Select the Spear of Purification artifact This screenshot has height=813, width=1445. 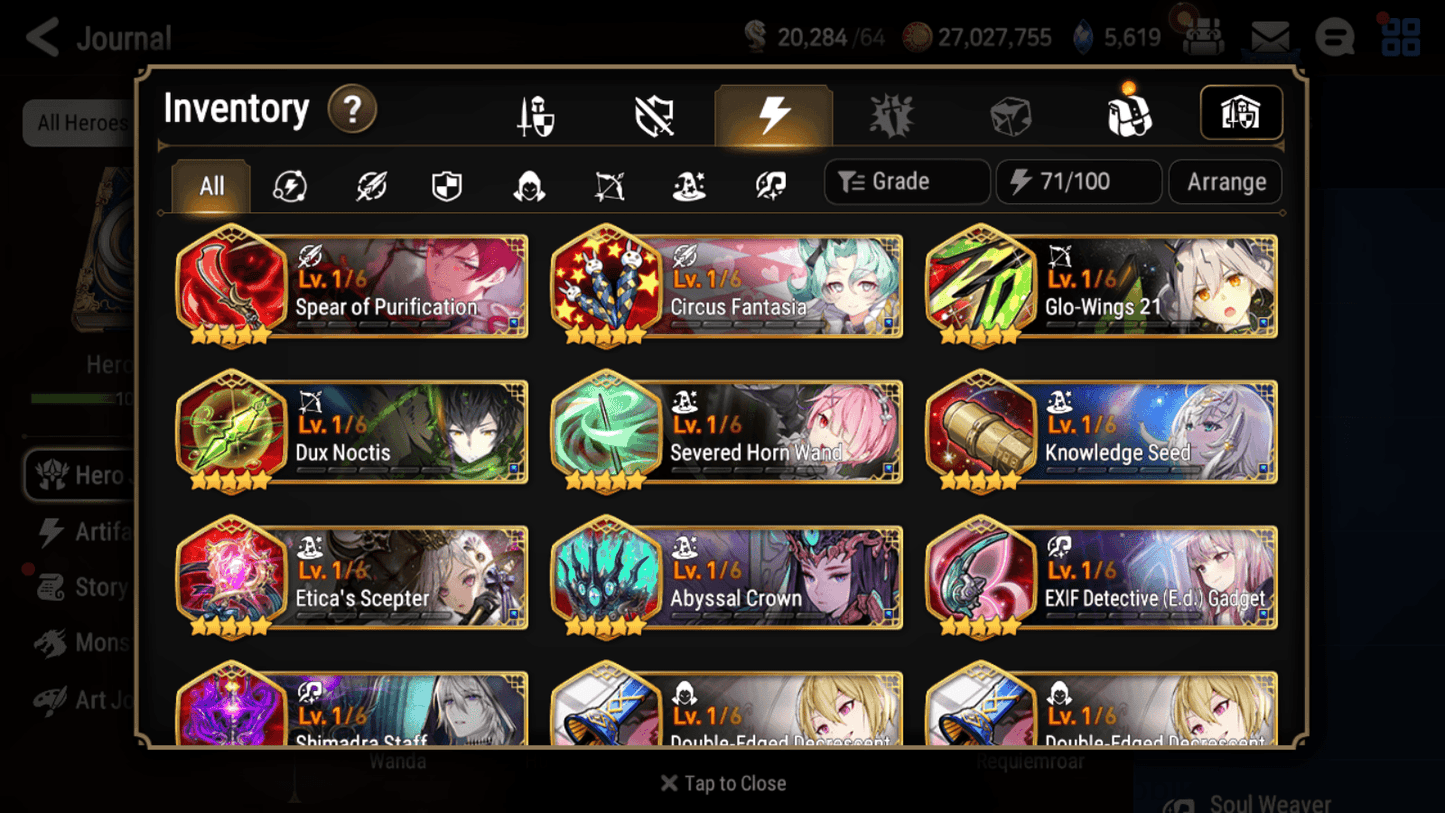click(x=351, y=287)
